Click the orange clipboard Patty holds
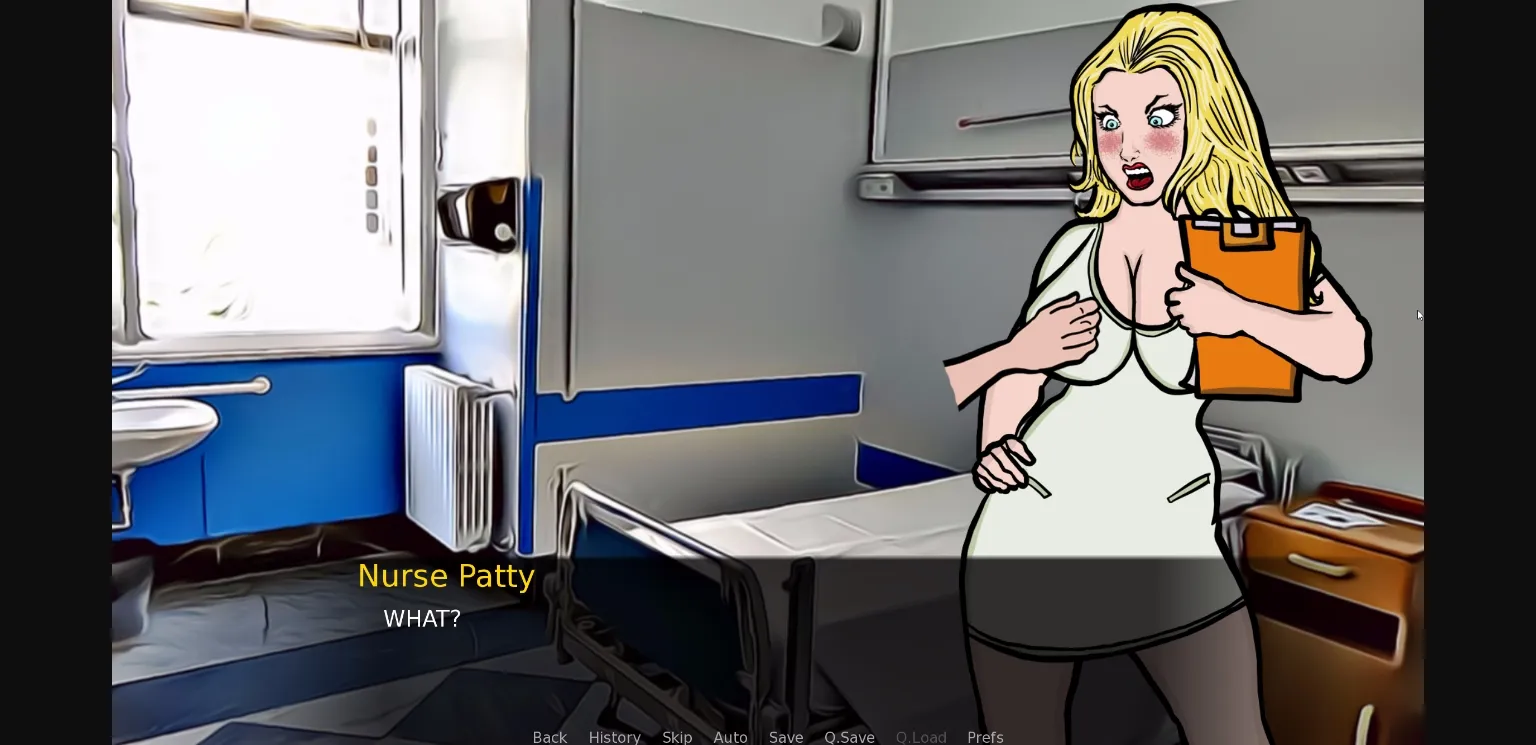 (1243, 300)
